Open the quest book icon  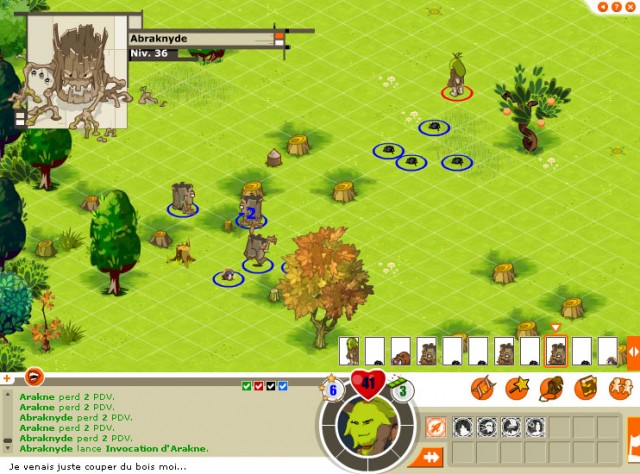point(585,386)
